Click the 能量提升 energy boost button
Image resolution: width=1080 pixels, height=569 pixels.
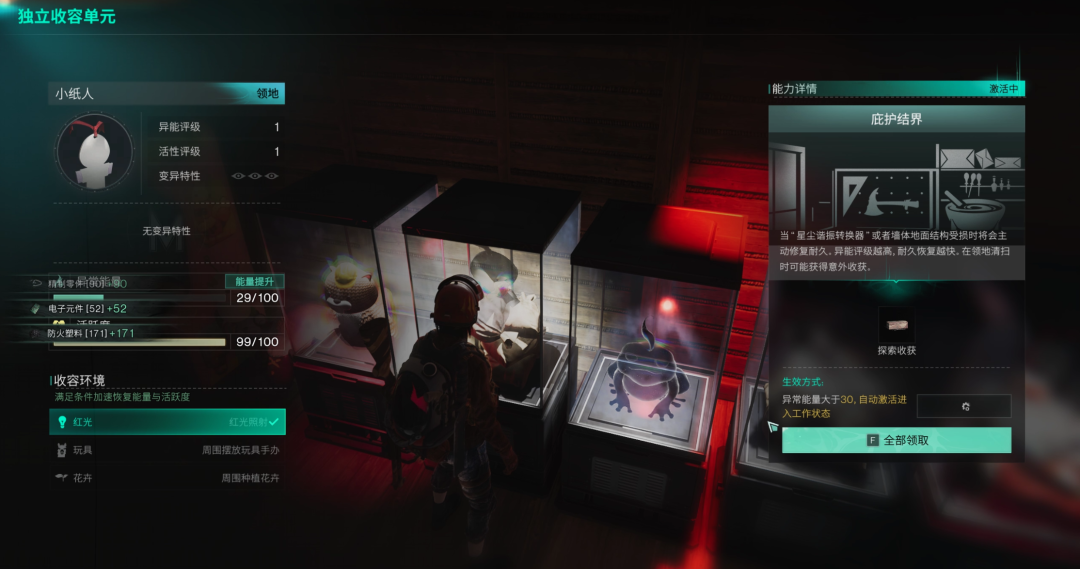[254, 282]
